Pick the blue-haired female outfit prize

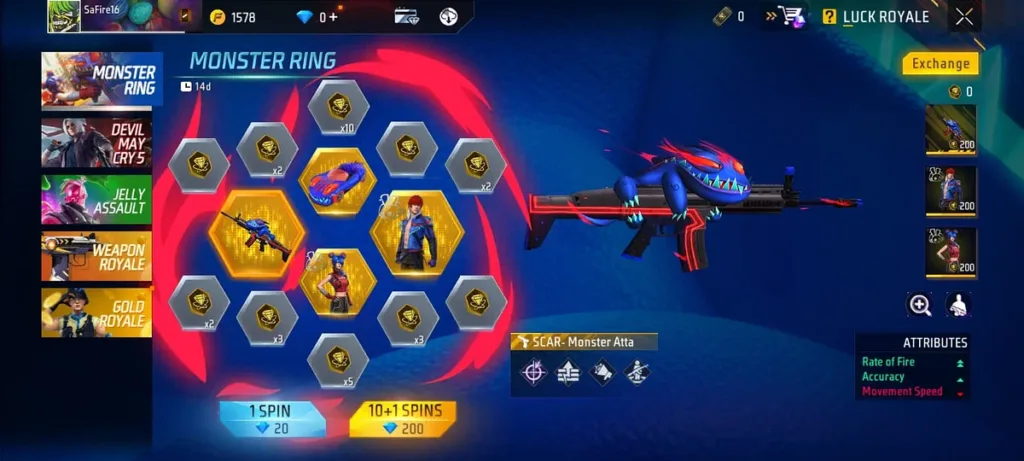click(x=338, y=283)
